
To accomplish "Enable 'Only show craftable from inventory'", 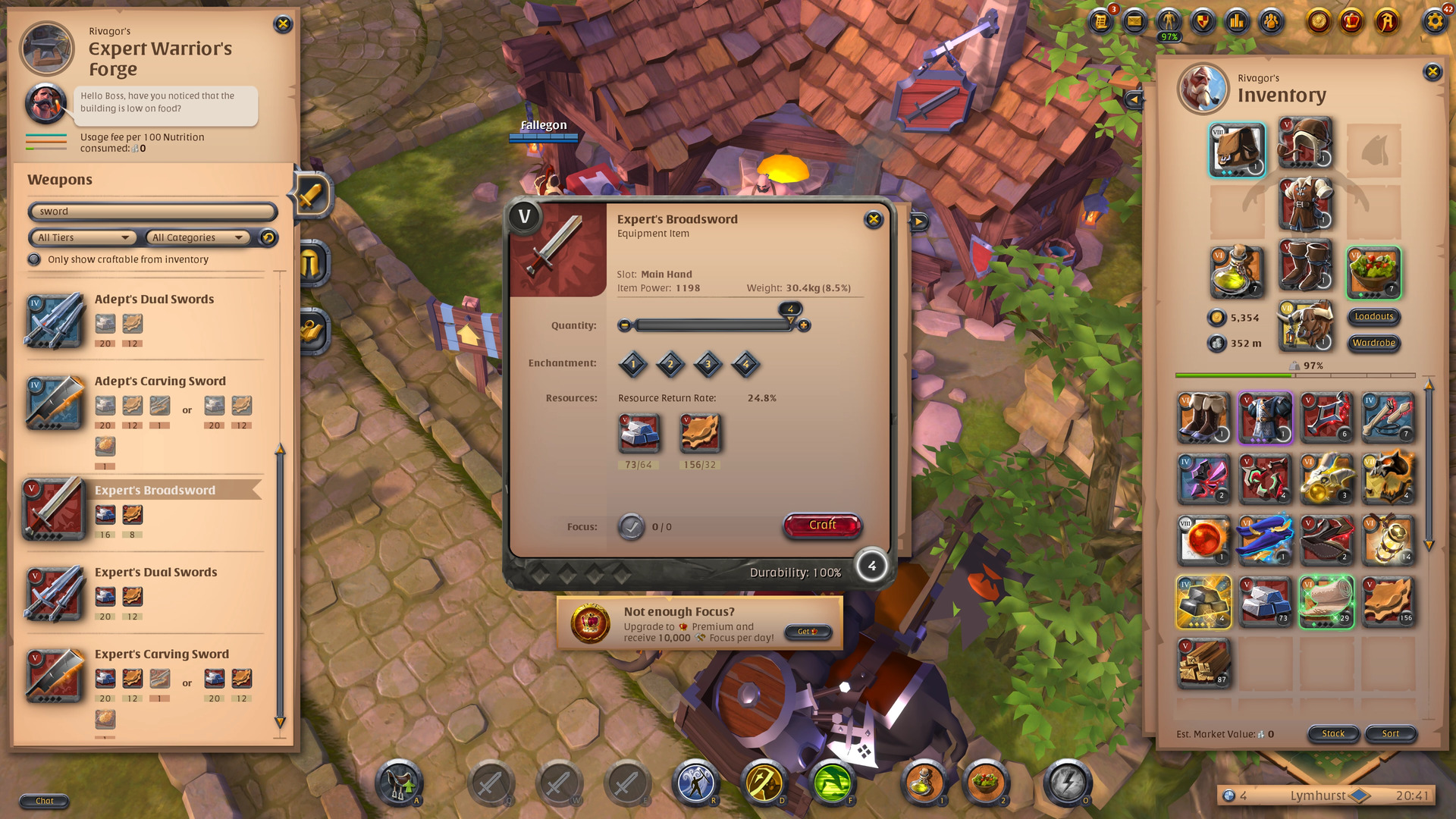I will click(34, 259).
